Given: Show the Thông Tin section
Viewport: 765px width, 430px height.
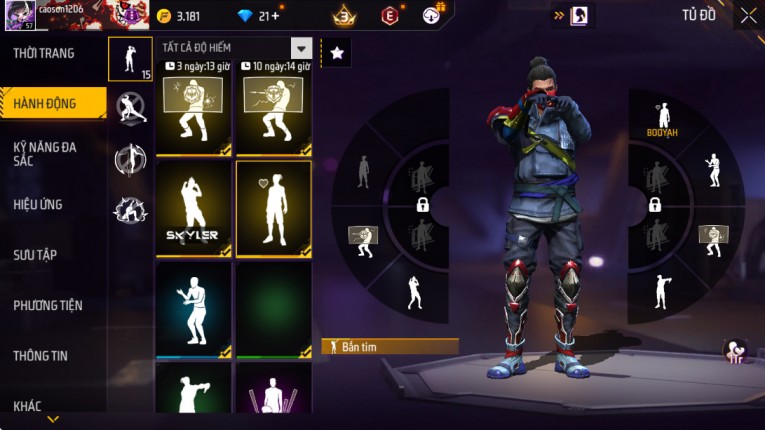Looking at the screenshot, I should (42, 356).
